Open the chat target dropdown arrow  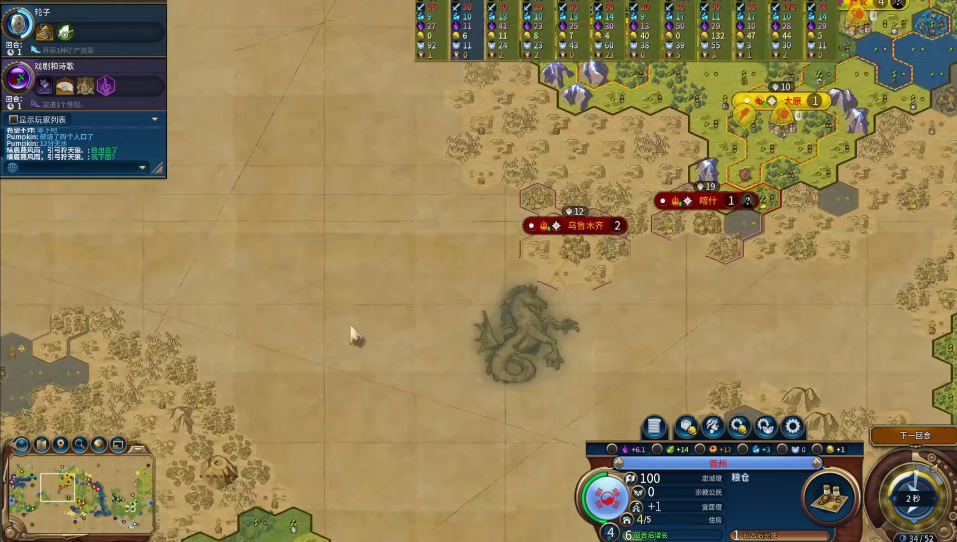[142, 168]
